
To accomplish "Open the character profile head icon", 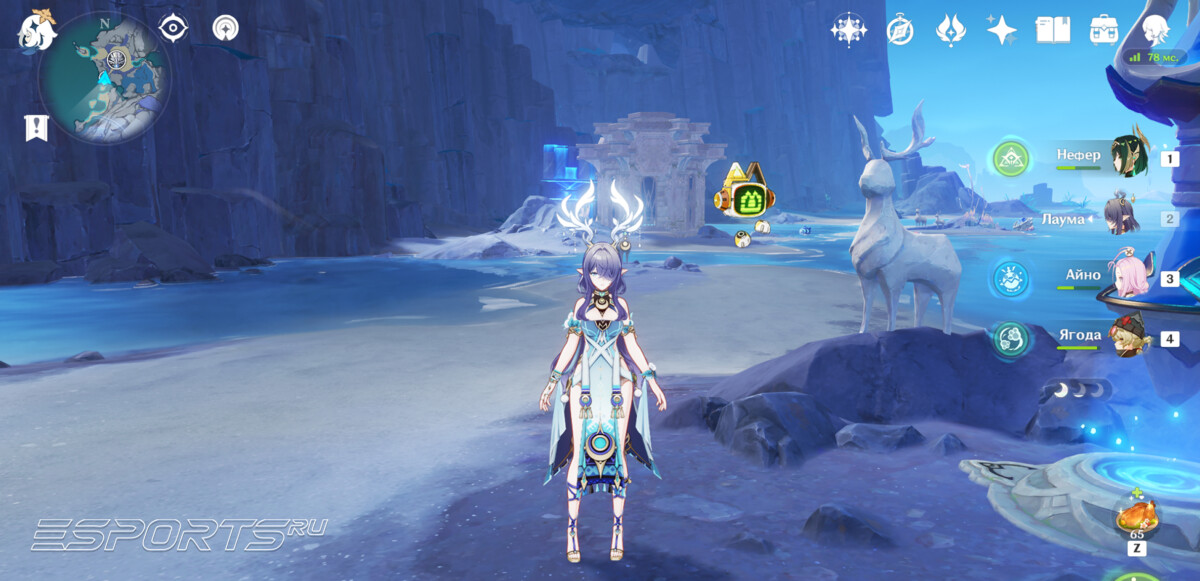I will click(1158, 30).
